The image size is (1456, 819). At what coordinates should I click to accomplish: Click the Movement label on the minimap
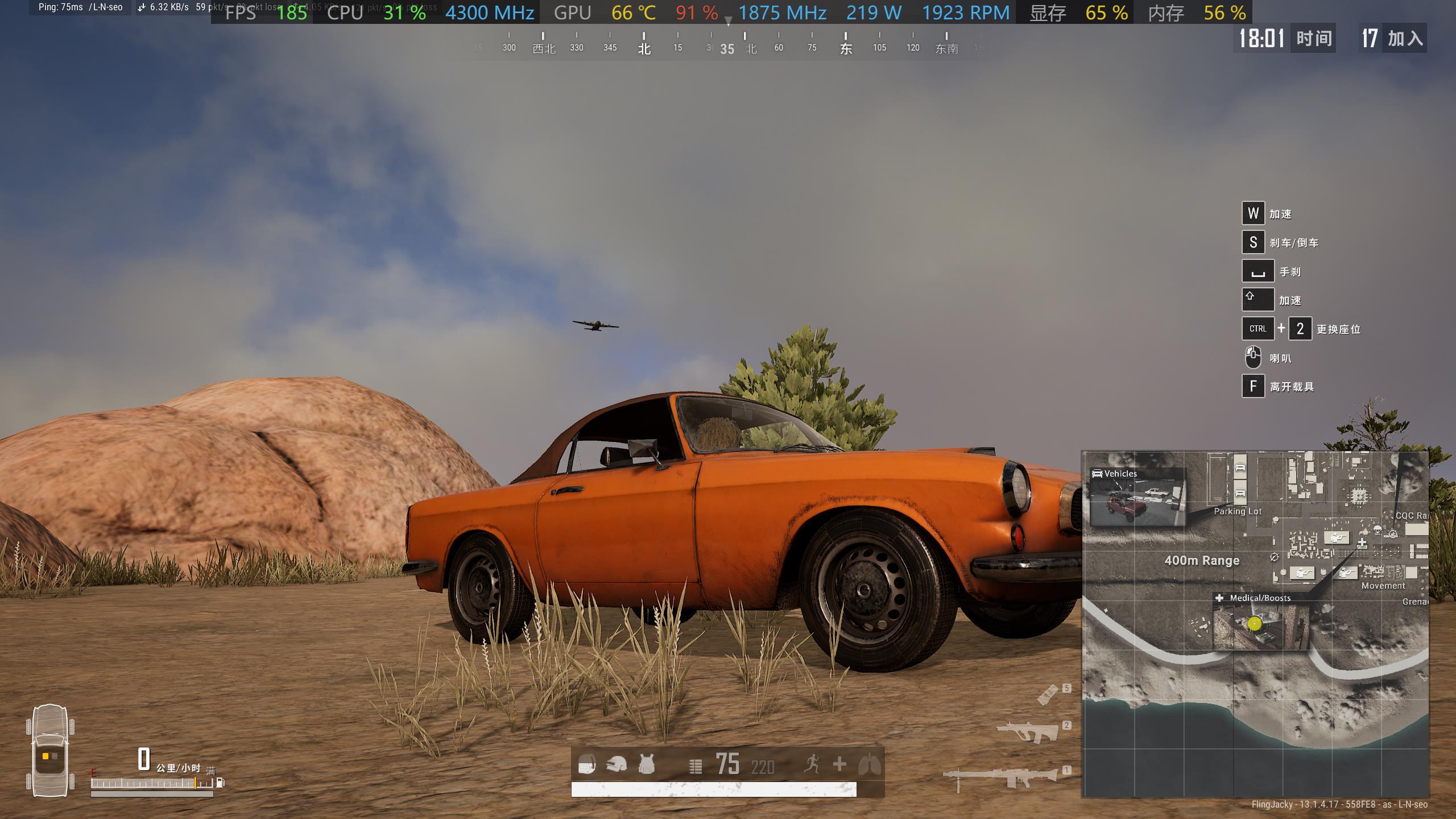pos(1383,586)
